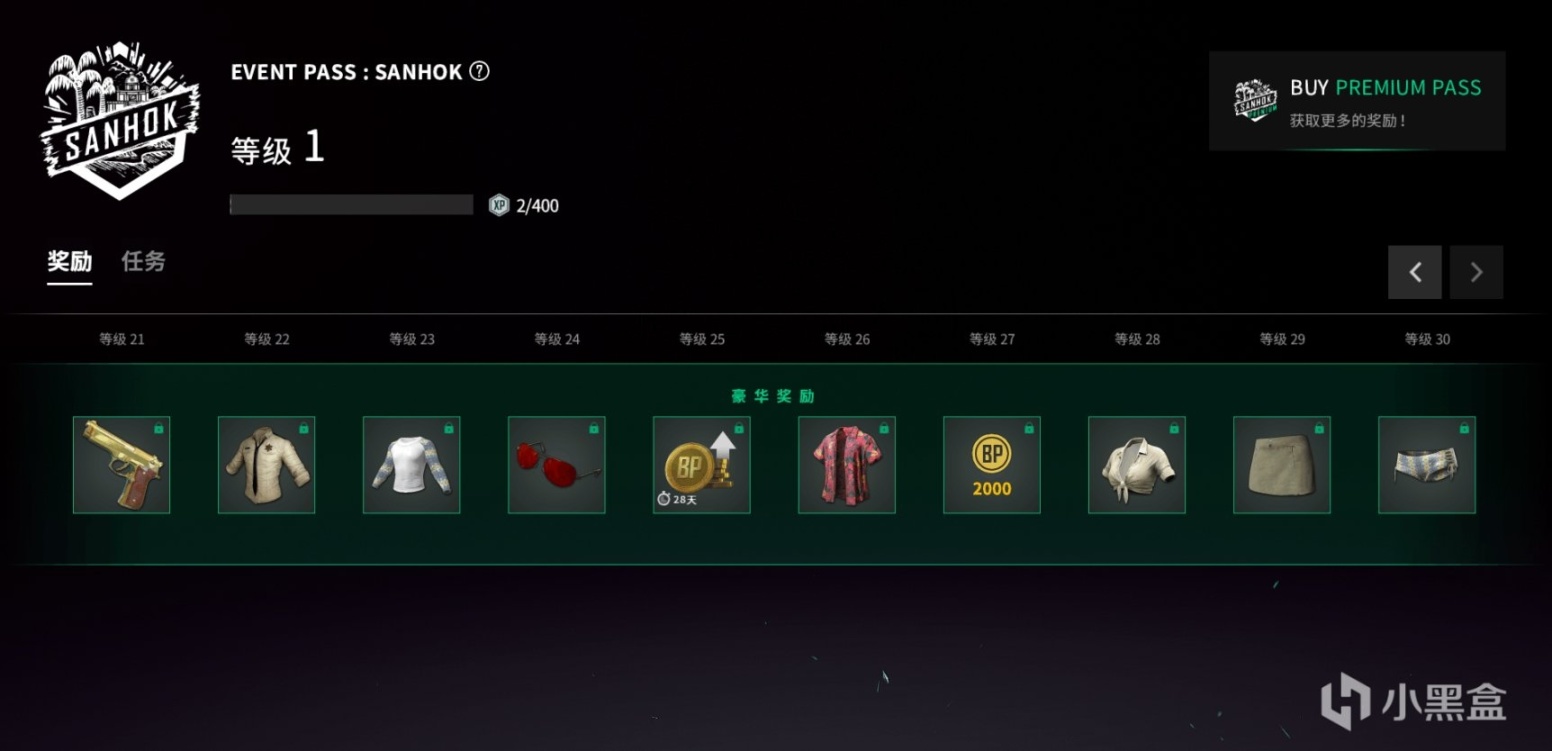Click the BUY PREMIUM PASS button
The image size is (1552, 751).
point(1357,101)
